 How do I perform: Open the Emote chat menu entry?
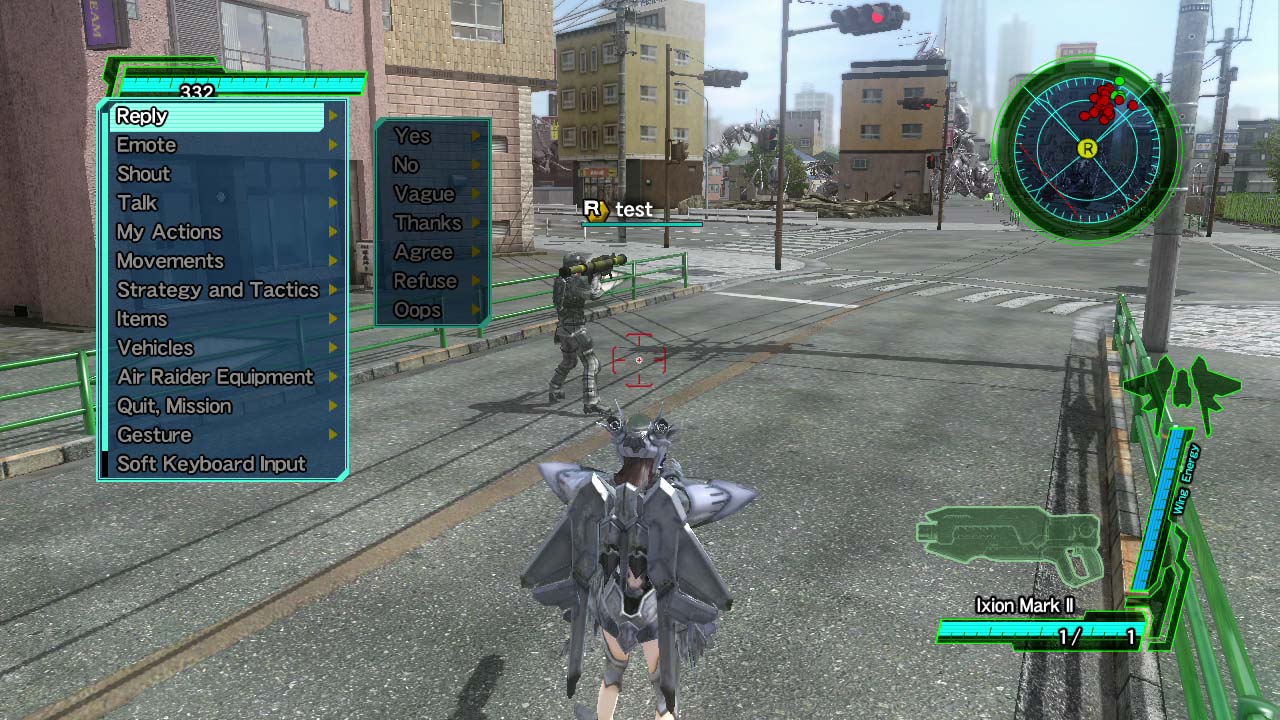point(147,145)
